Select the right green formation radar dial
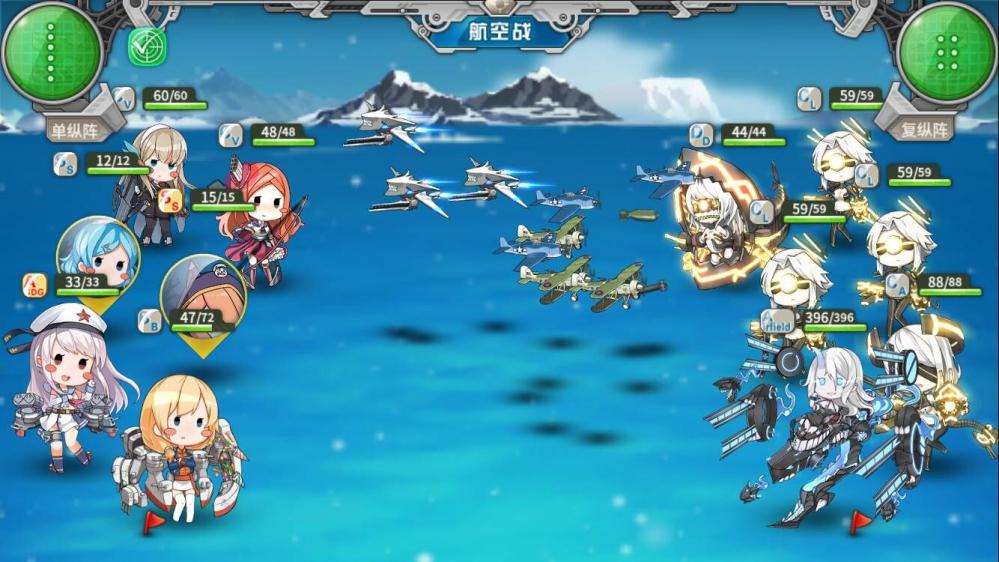 [x=946, y=52]
